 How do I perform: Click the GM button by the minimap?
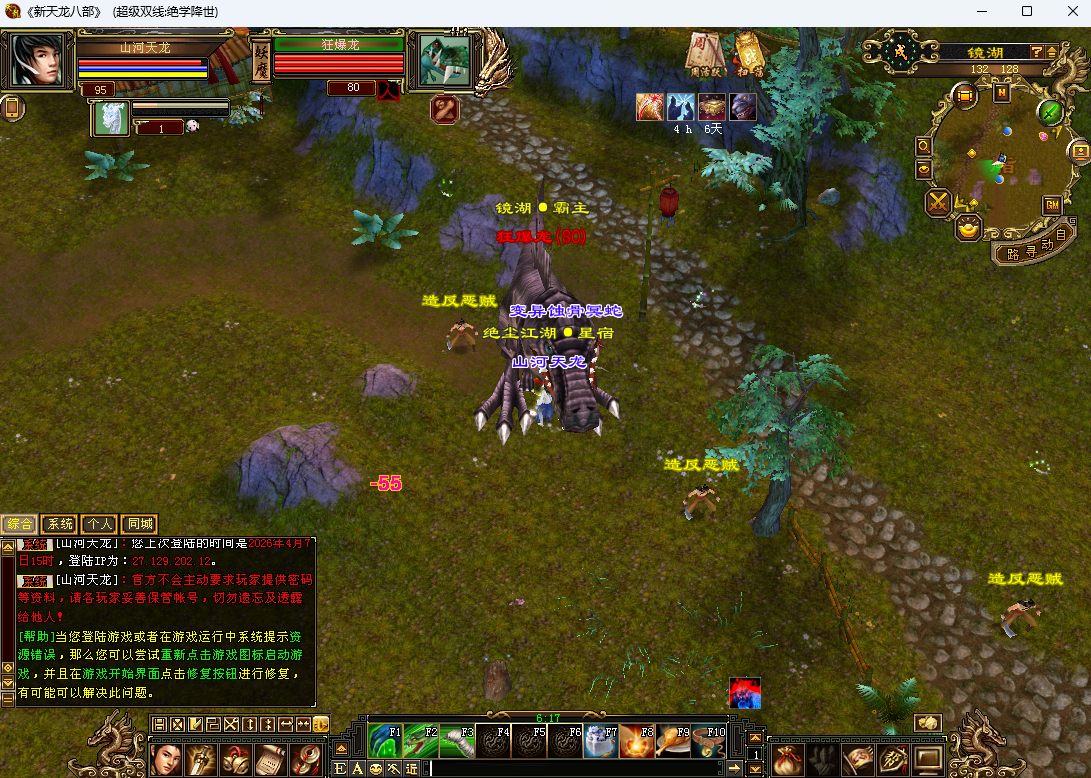coord(1052,204)
